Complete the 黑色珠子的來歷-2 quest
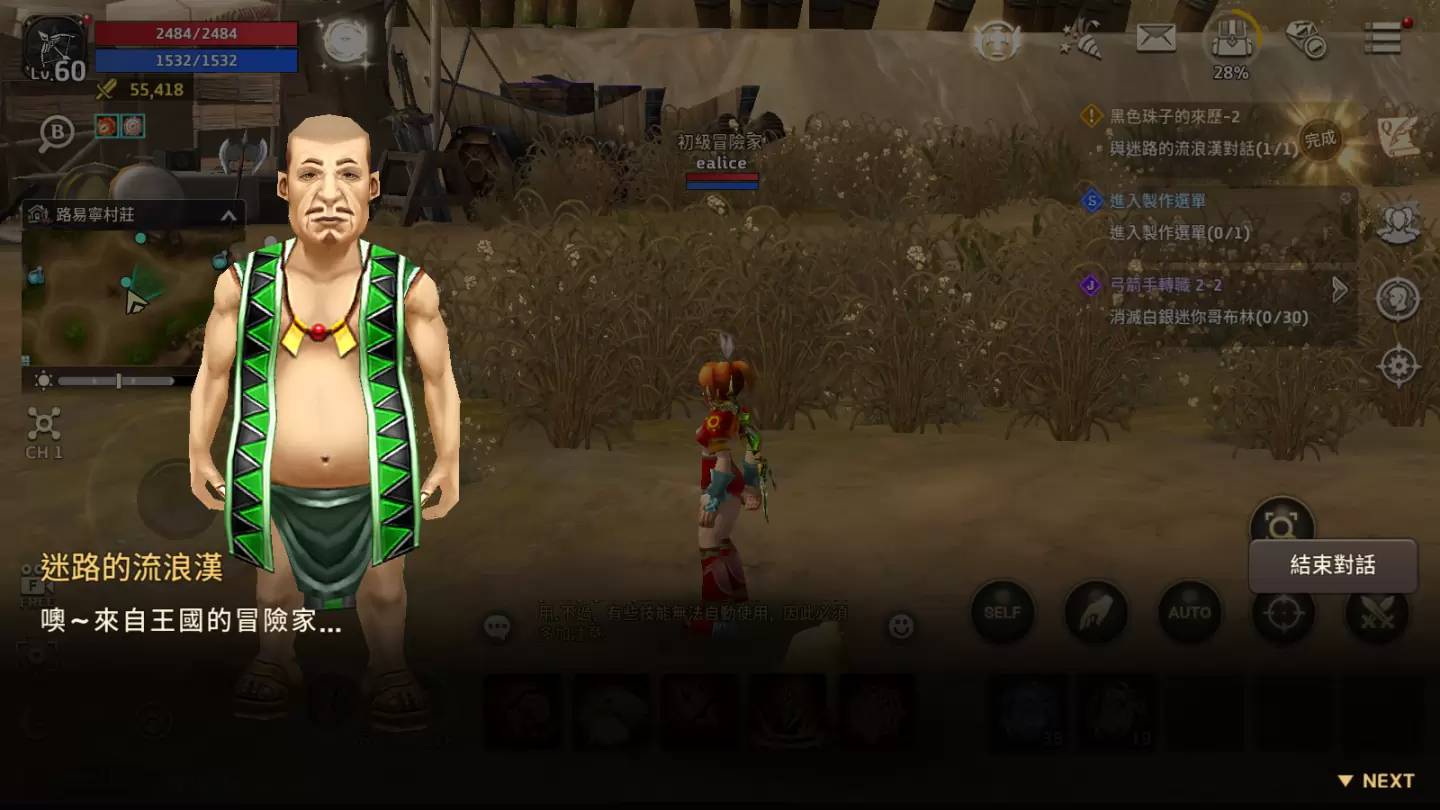Image resolution: width=1440 pixels, height=810 pixels. tap(1320, 140)
